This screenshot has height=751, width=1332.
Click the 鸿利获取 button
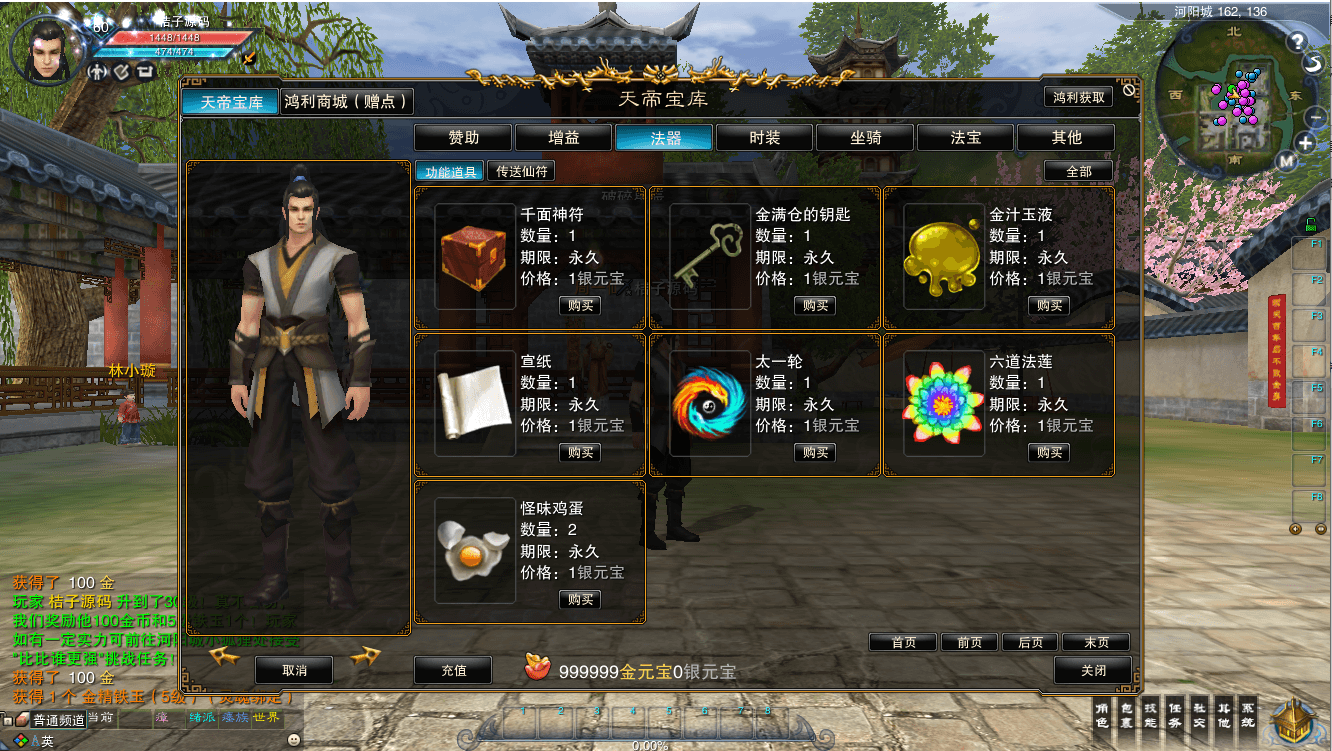[x=1079, y=97]
